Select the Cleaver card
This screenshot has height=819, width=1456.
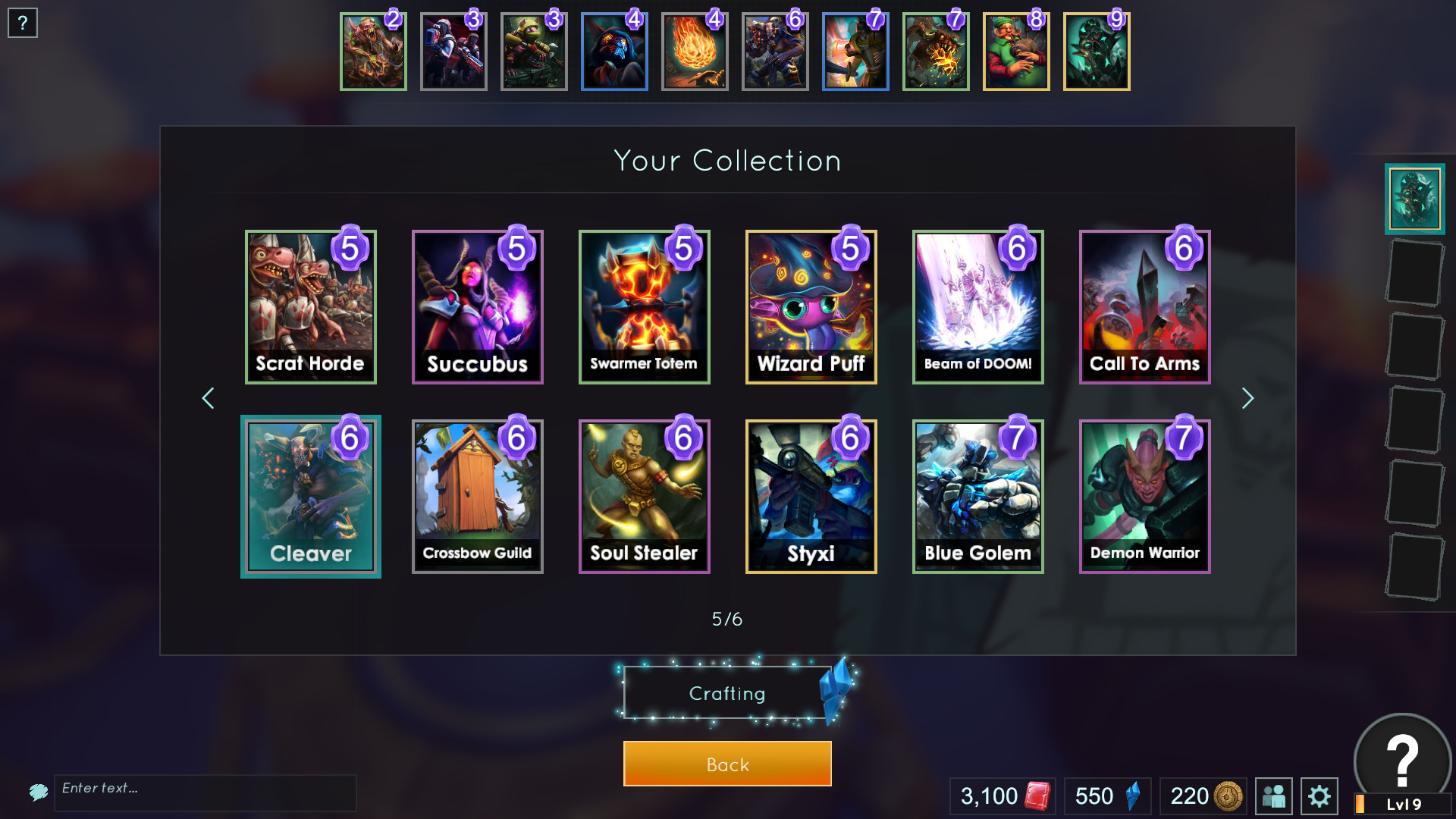(310, 497)
